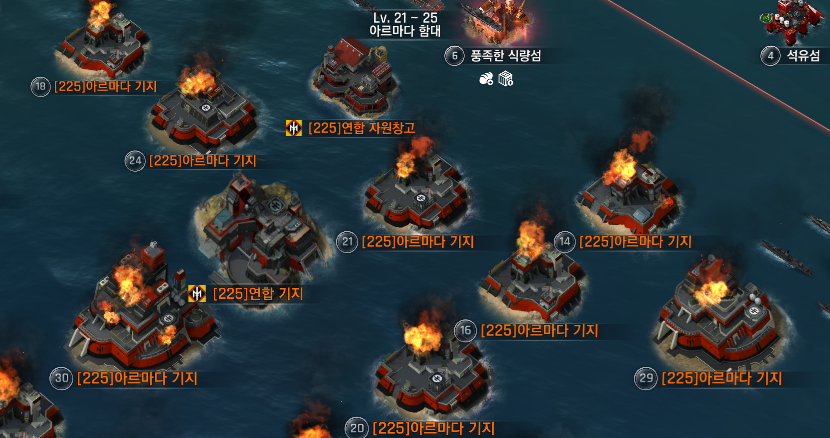Choose the level 21 아르마다 기지 label

point(417,241)
